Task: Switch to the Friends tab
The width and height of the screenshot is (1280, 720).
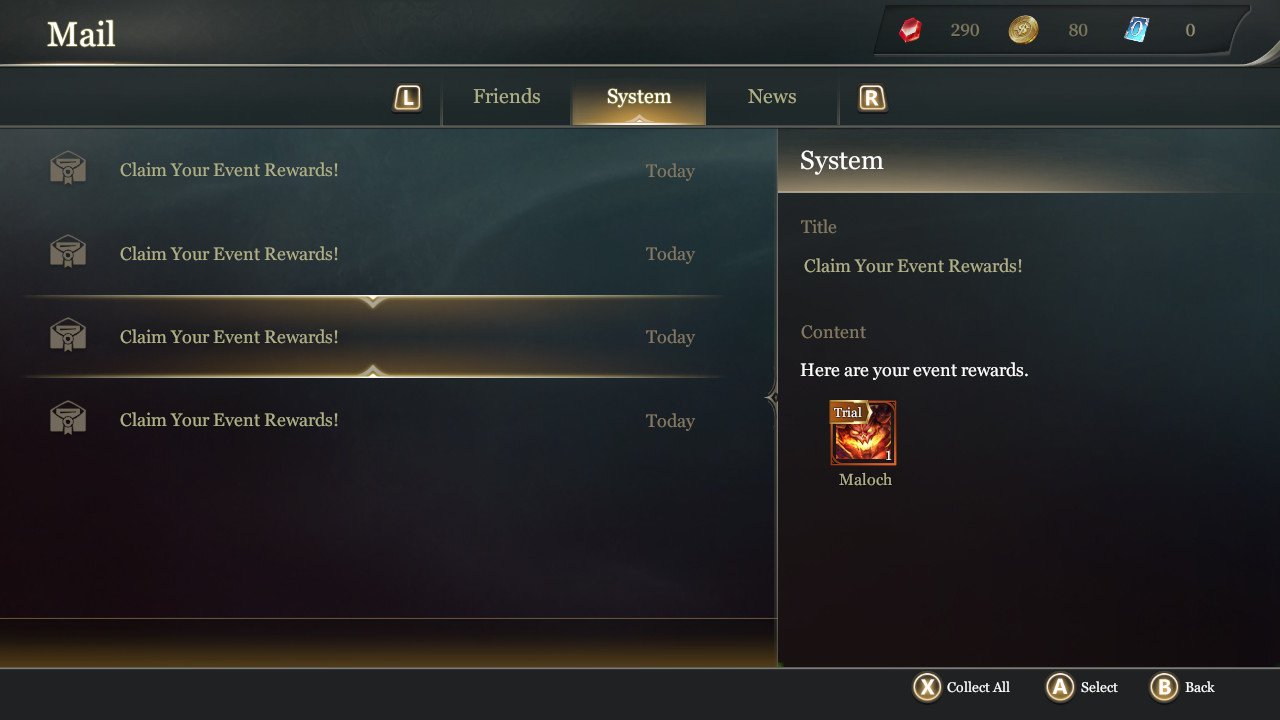Action: (506, 96)
